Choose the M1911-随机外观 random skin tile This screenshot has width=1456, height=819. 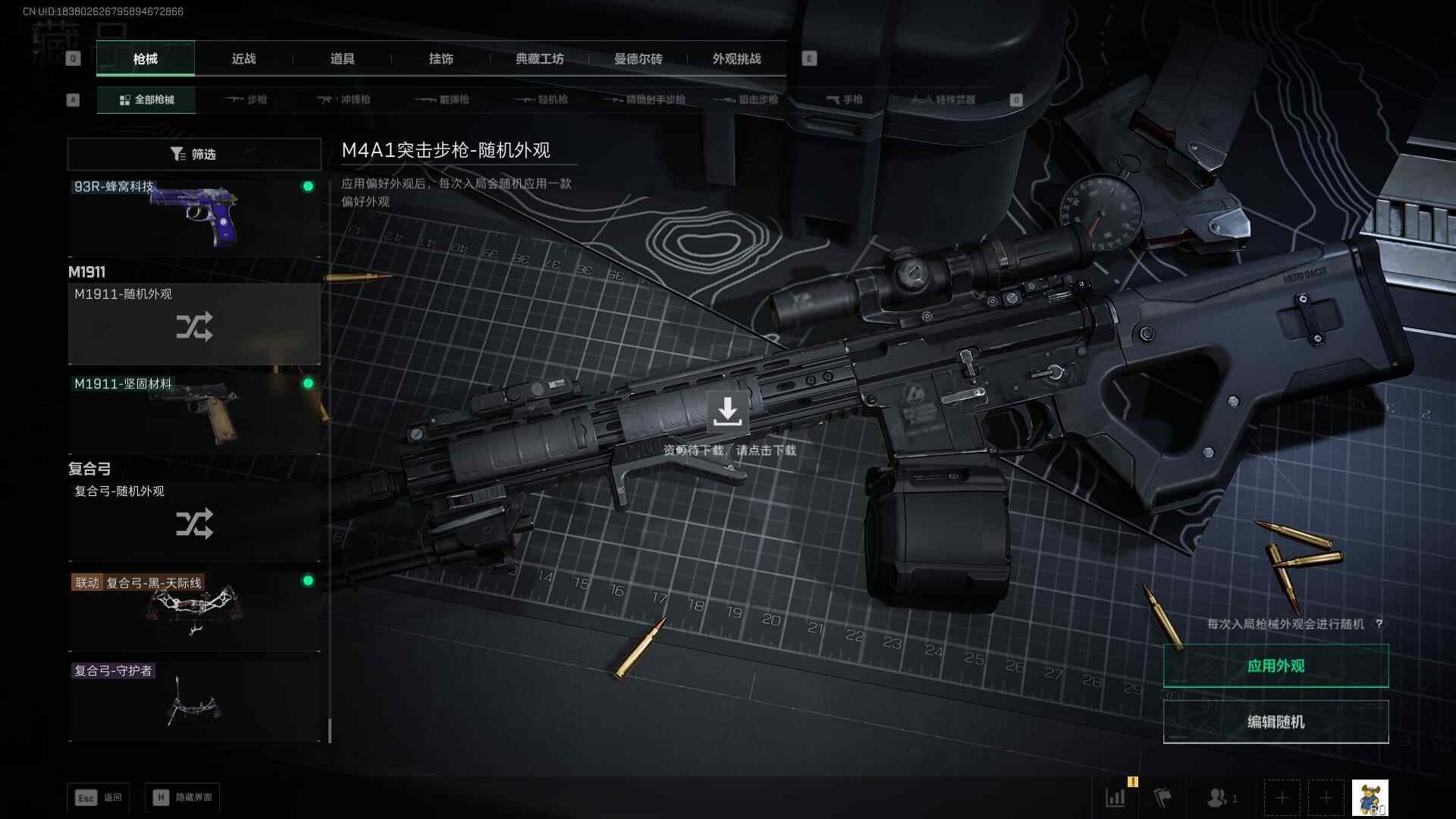click(x=194, y=324)
